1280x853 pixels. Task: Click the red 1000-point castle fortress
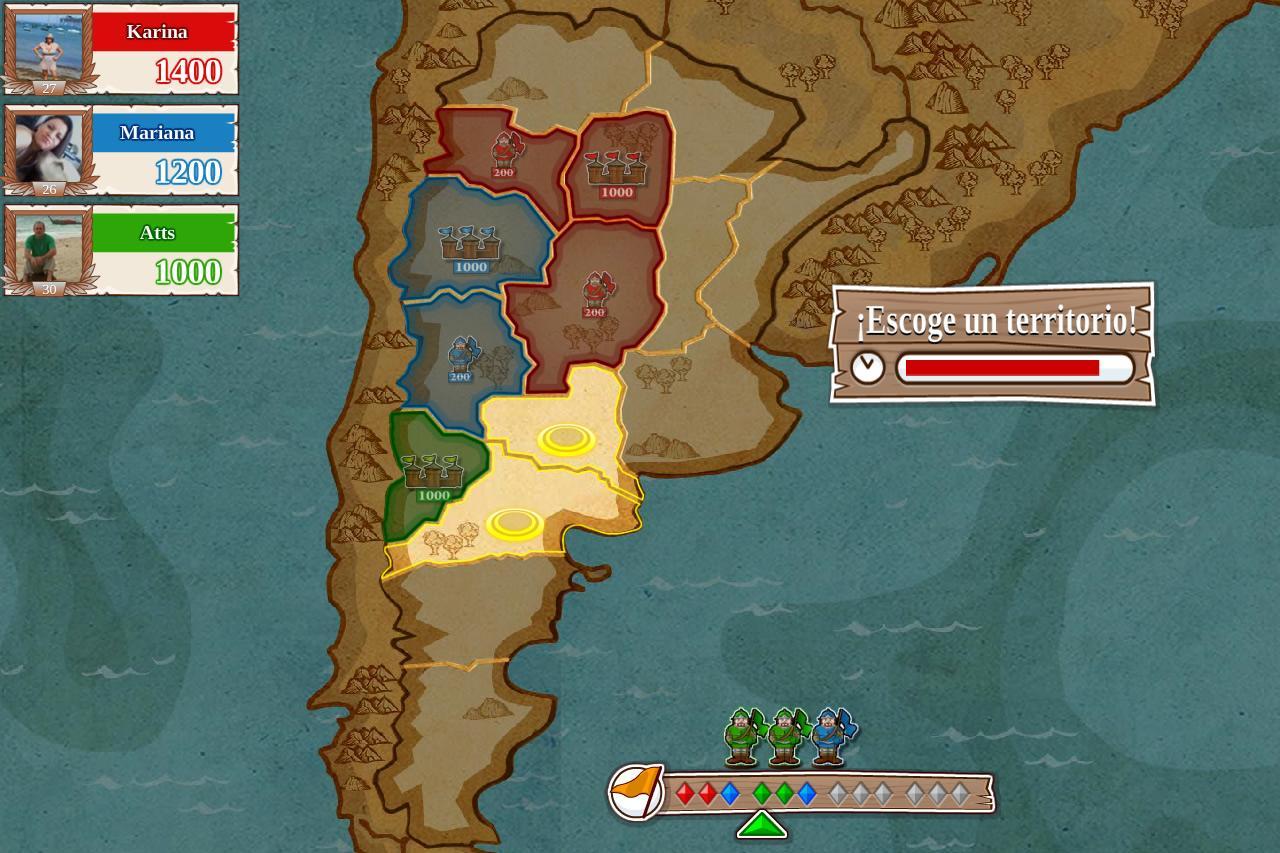pyautogui.click(x=616, y=170)
